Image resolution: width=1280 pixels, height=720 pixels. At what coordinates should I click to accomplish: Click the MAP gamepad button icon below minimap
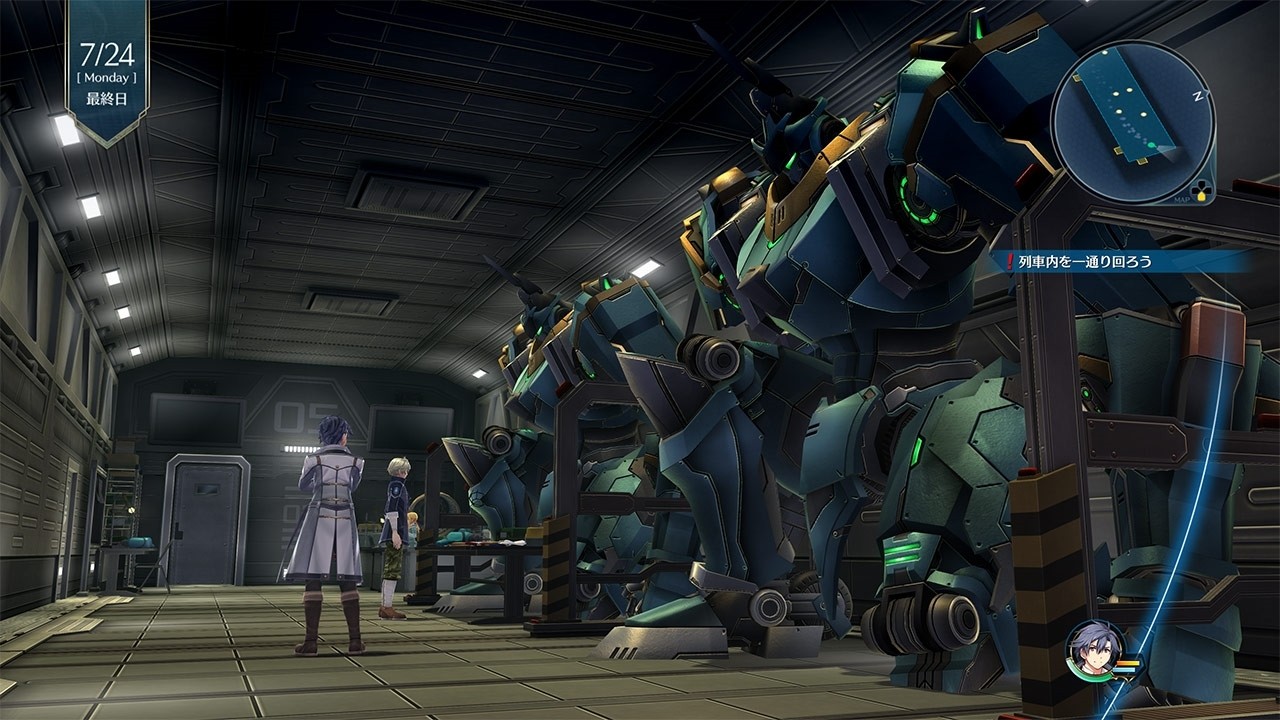[x=1201, y=188]
